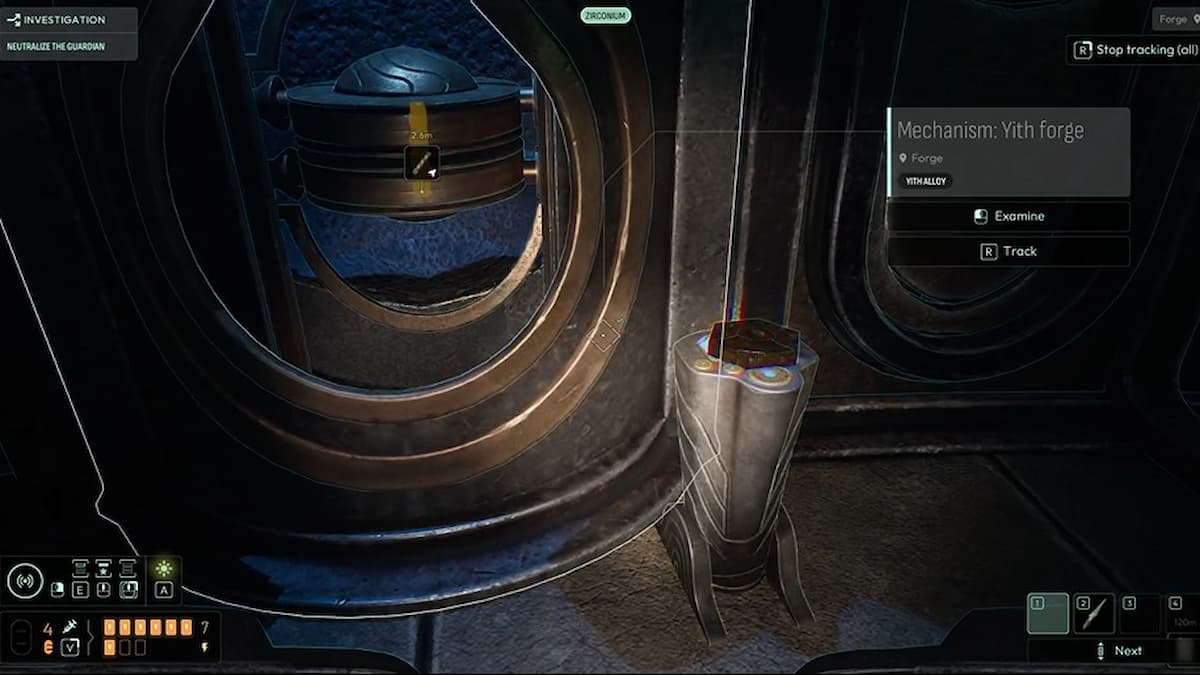
Task: Select the Zirconium scan label
Action: tap(605, 15)
